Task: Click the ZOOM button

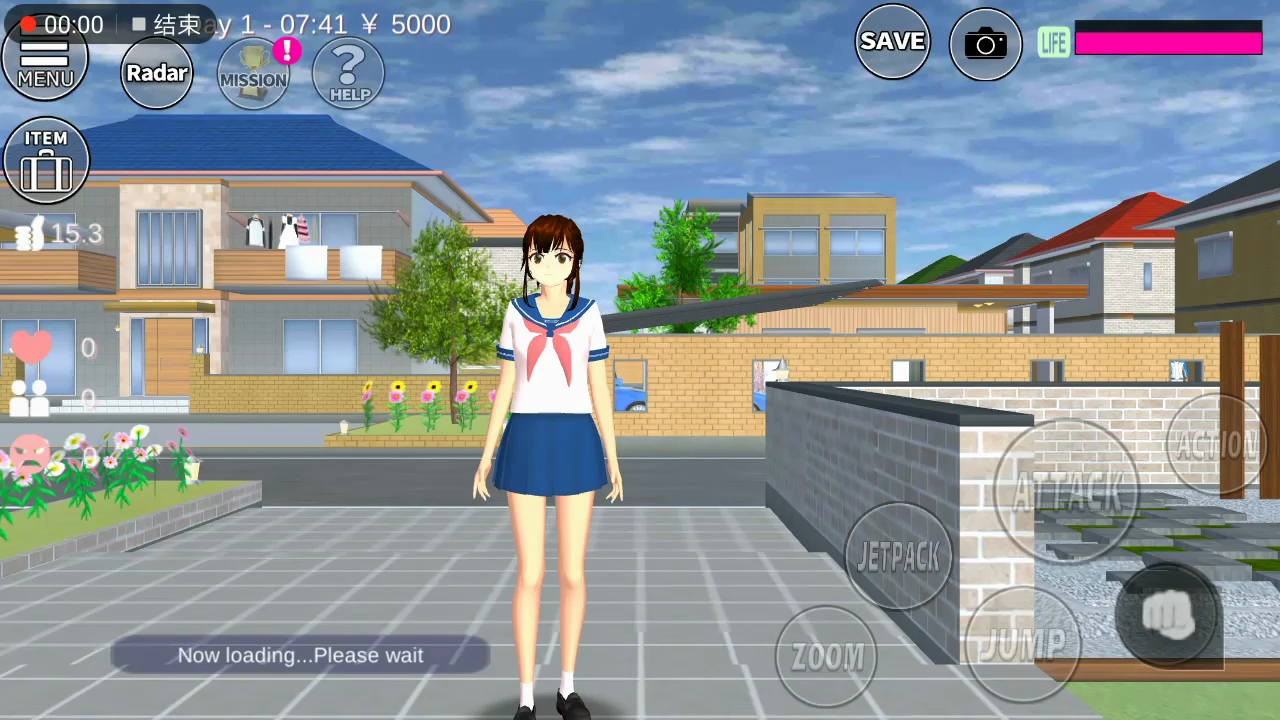Action: click(x=826, y=656)
